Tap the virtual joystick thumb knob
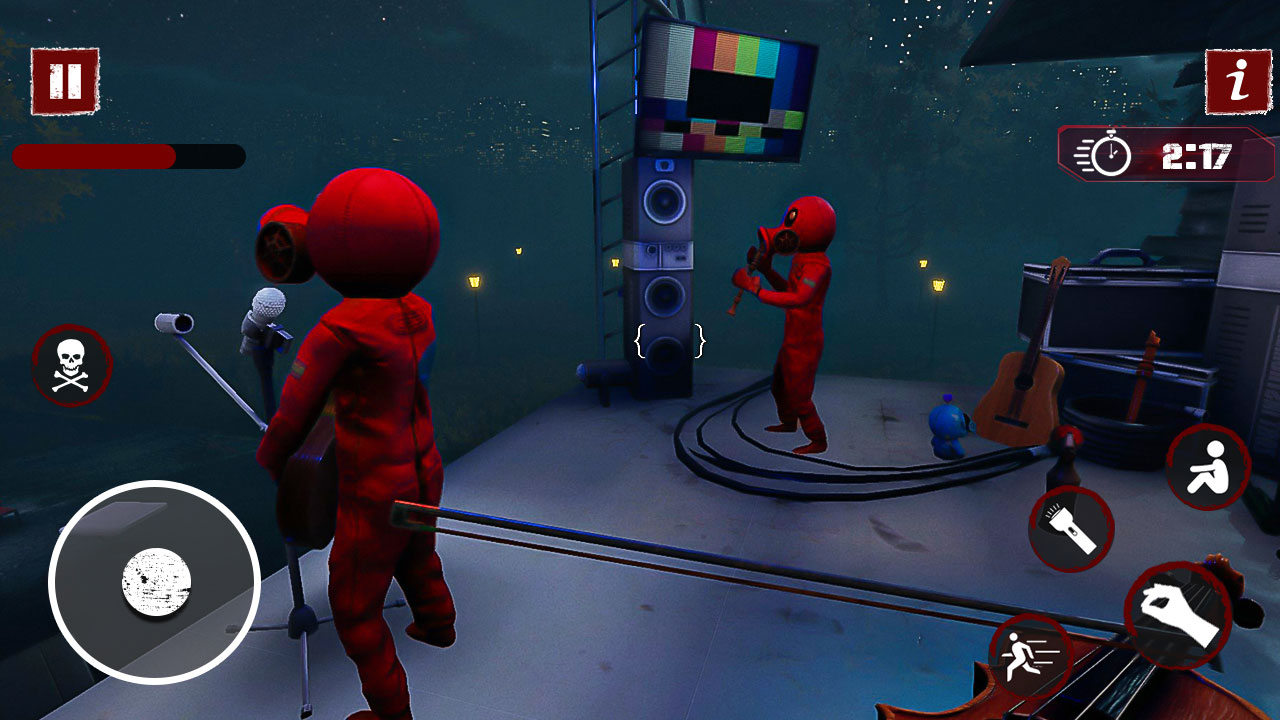This screenshot has height=720, width=1280. tap(156, 582)
